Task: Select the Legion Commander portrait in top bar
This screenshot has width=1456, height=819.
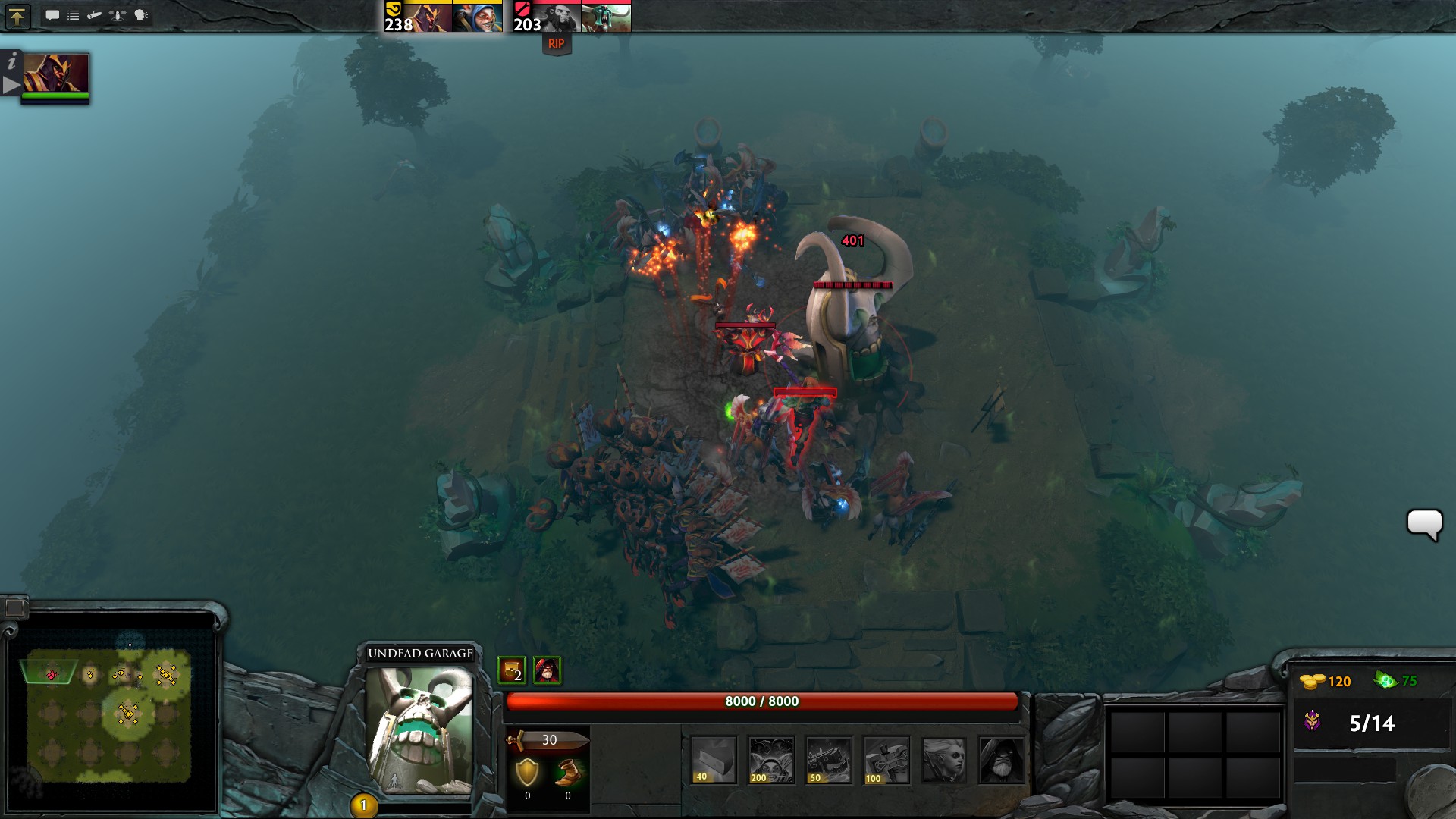Action: click(x=428, y=17)
